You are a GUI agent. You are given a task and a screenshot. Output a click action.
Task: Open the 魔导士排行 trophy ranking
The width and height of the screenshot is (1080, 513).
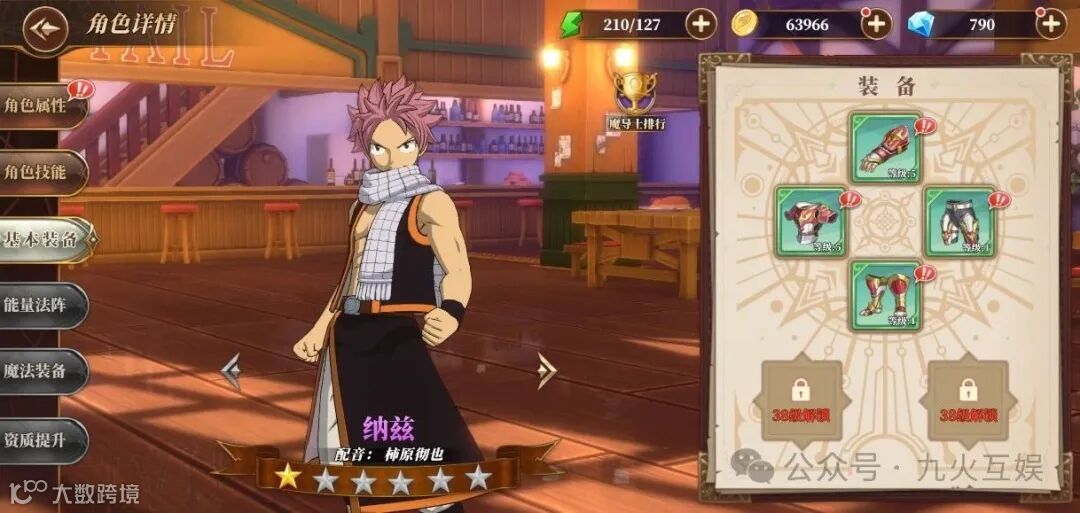636,101
